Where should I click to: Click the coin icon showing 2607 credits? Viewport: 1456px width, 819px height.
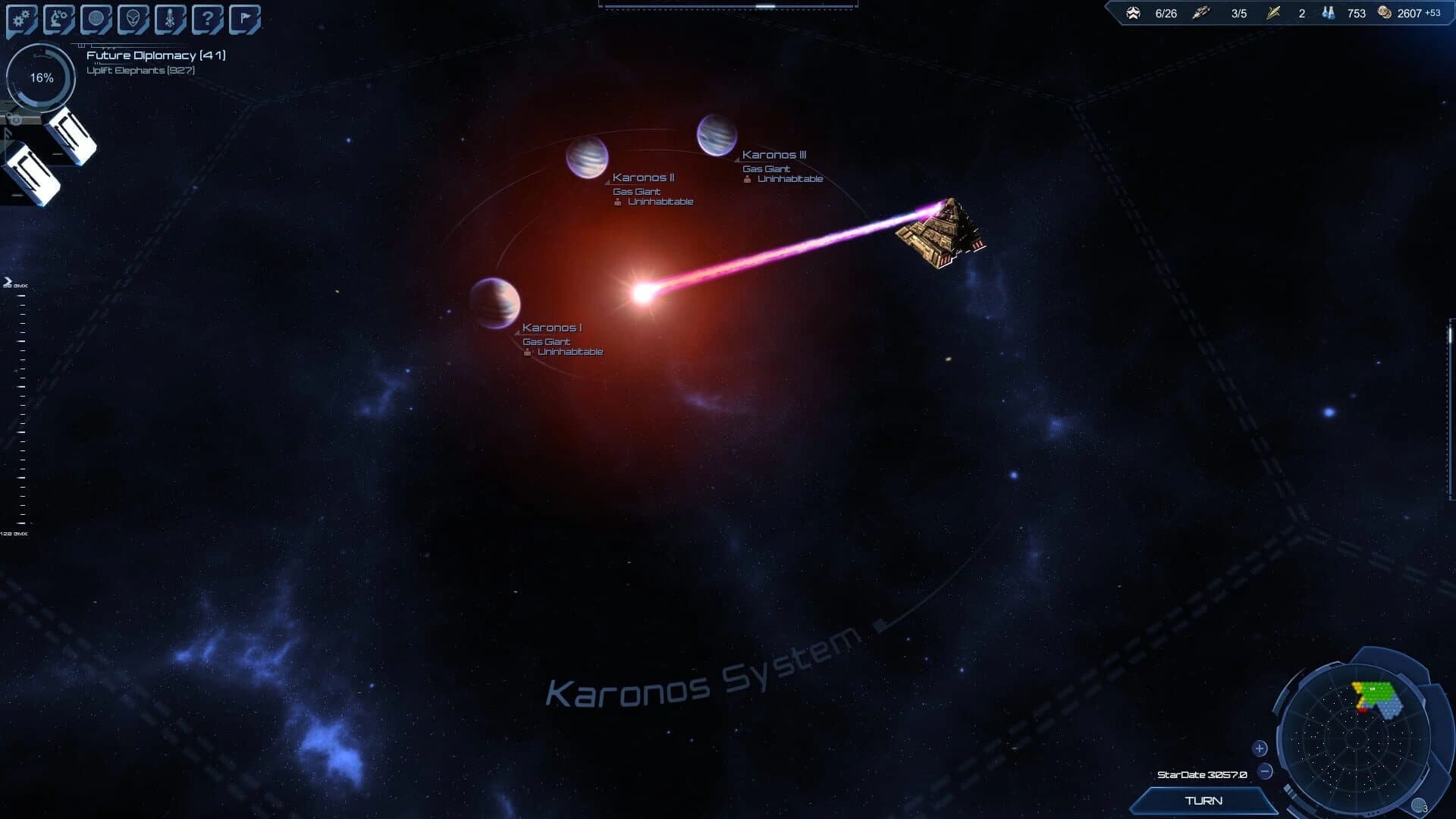1385,13
